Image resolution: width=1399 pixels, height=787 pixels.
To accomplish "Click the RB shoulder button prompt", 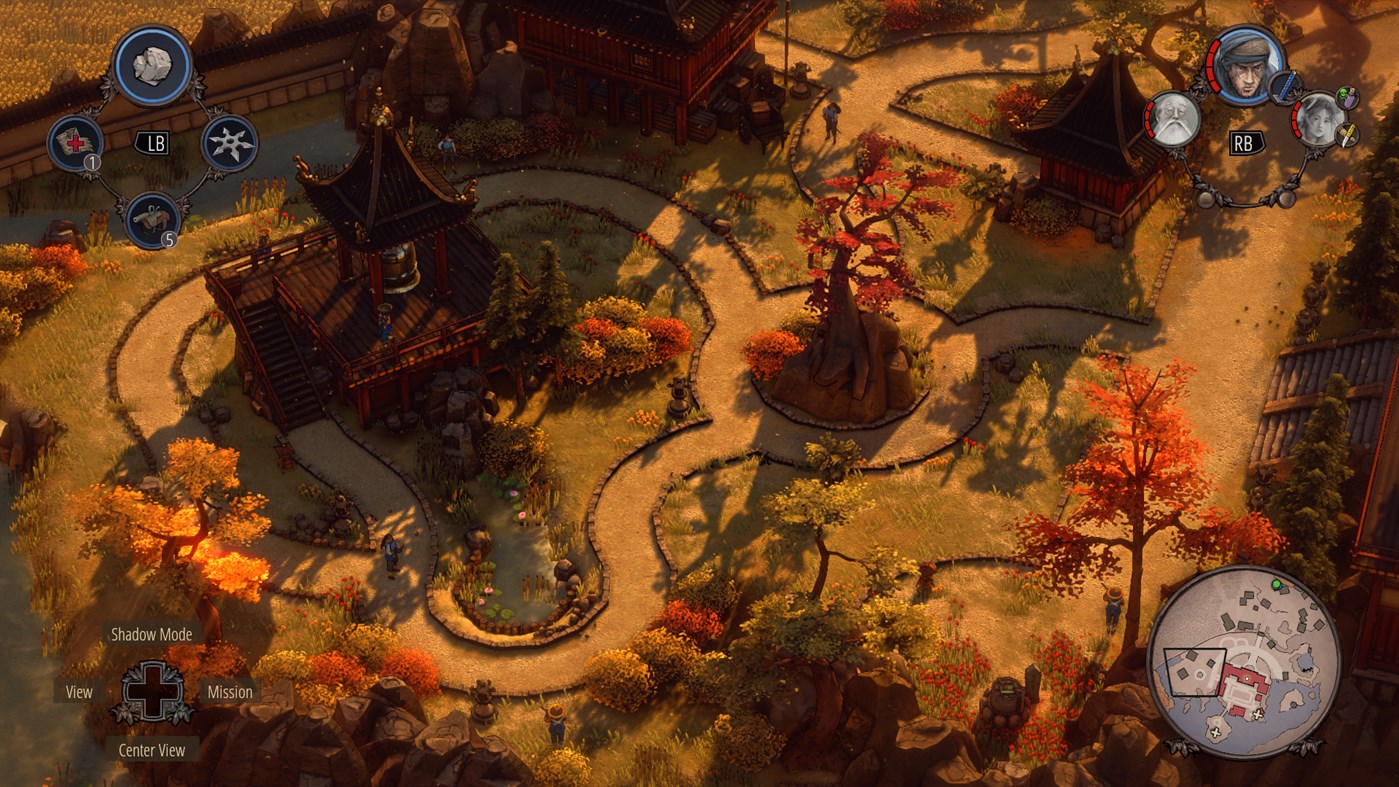I will pos(1245,141).
